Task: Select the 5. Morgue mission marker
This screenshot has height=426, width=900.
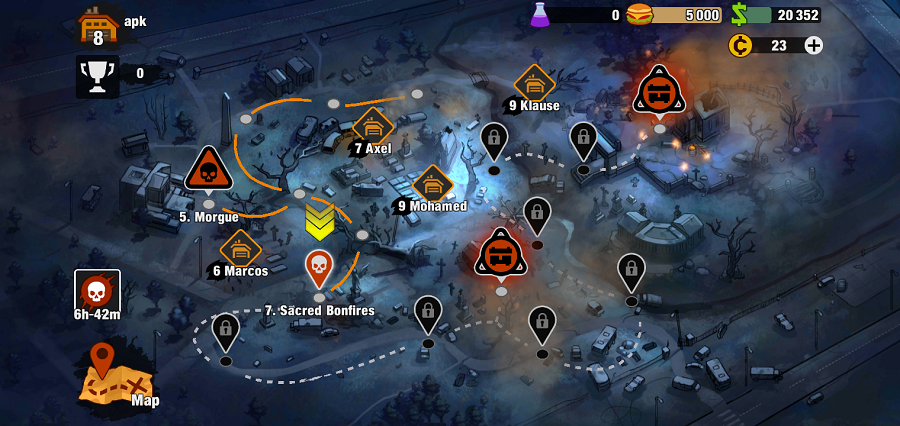Action: (208, 171)
